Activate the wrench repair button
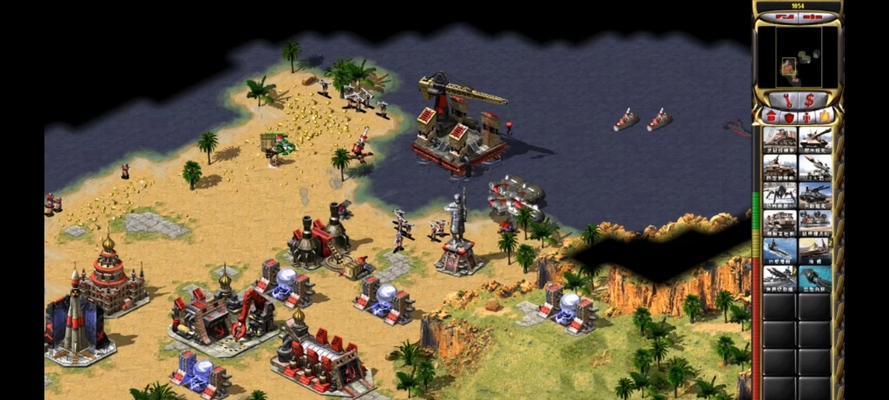This screenshot has width=889, height=400. [x=786, y=99]
